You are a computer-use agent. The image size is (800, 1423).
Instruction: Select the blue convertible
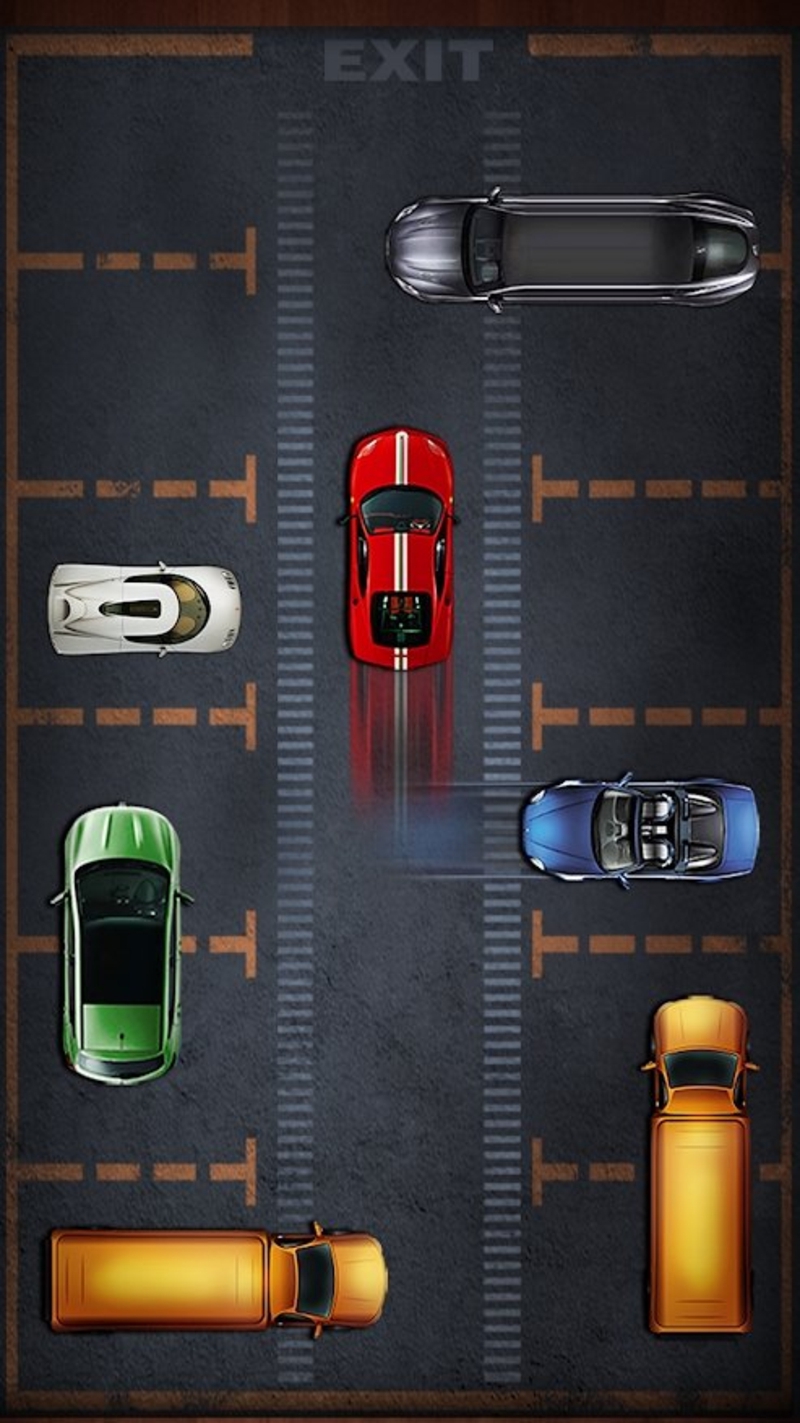tap(640, 830)
